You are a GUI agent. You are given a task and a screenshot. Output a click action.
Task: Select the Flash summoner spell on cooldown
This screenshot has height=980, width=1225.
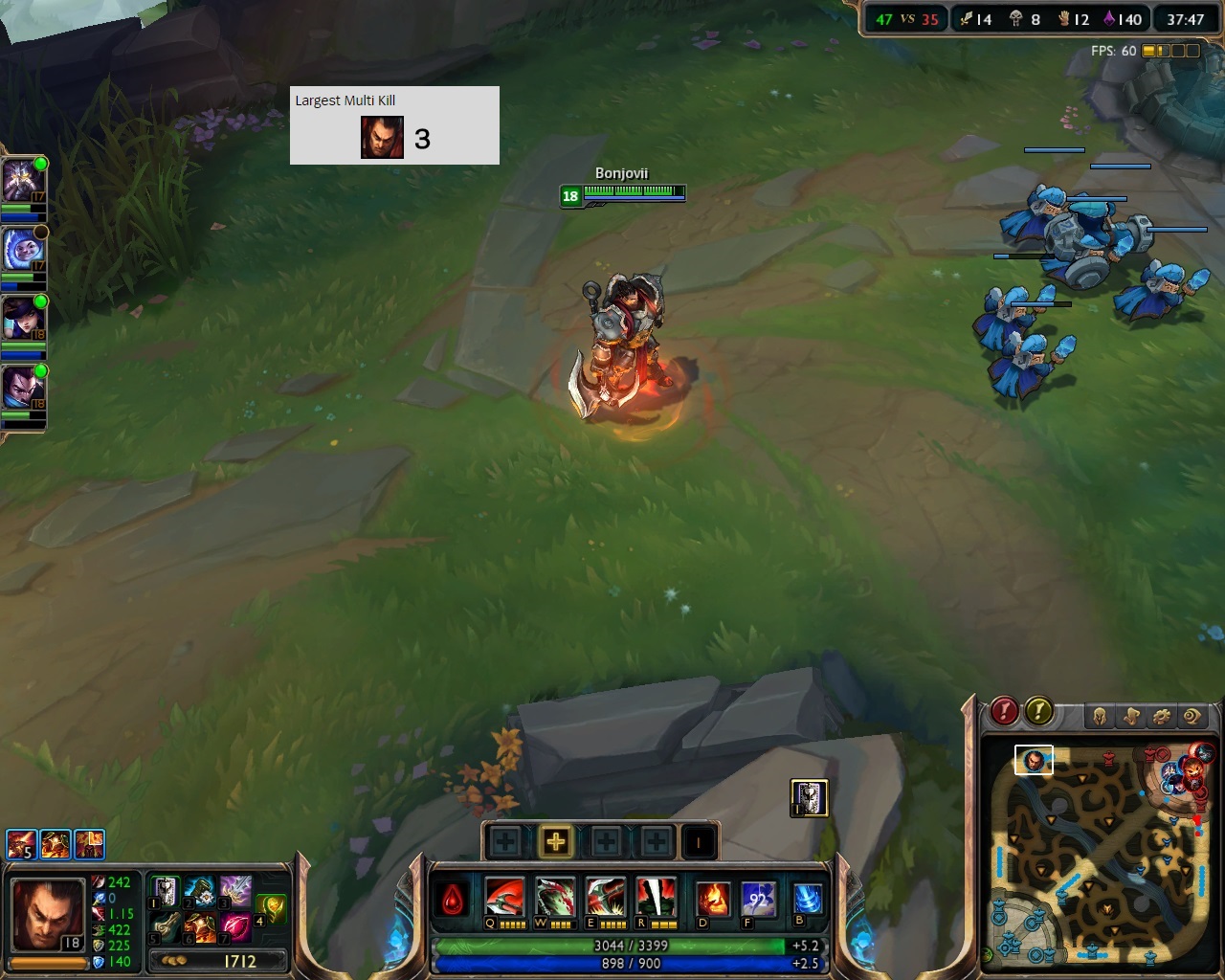click(759, 900)
